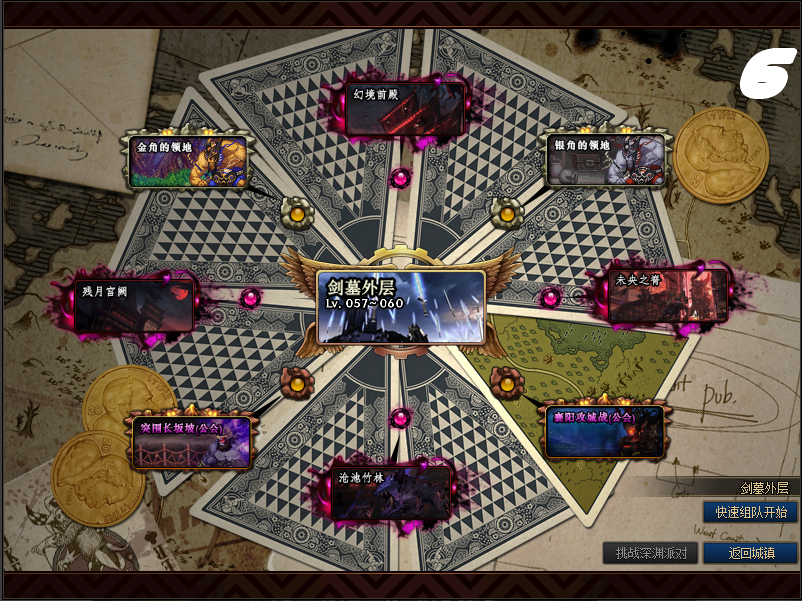
Task: Open the 残月宫阙 dungeon tile
Action: pos(134,306)
